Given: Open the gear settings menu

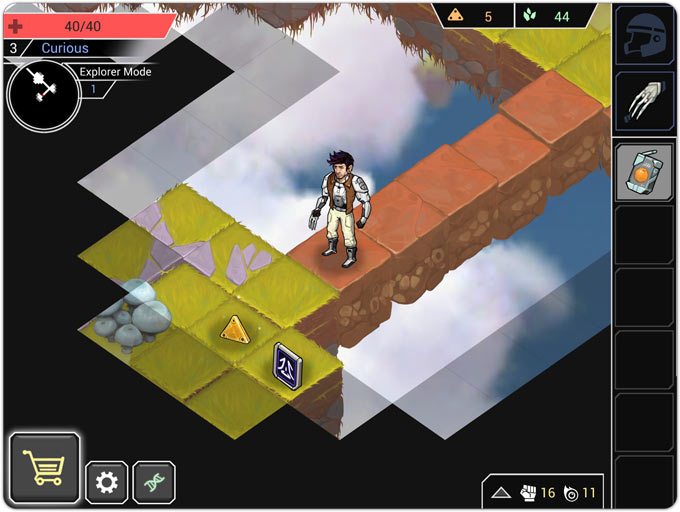Looking at the screenshot, I should [107, 483].
